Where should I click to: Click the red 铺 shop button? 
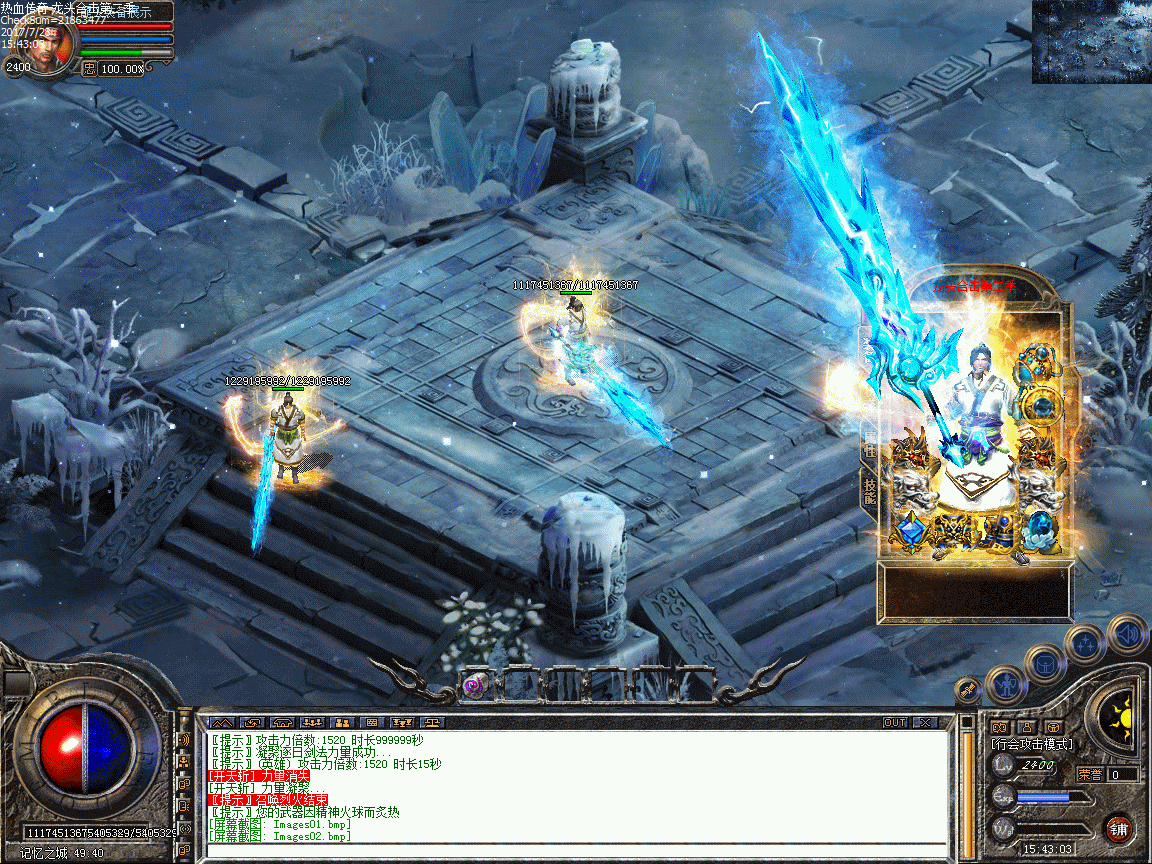coord(1118,829)
